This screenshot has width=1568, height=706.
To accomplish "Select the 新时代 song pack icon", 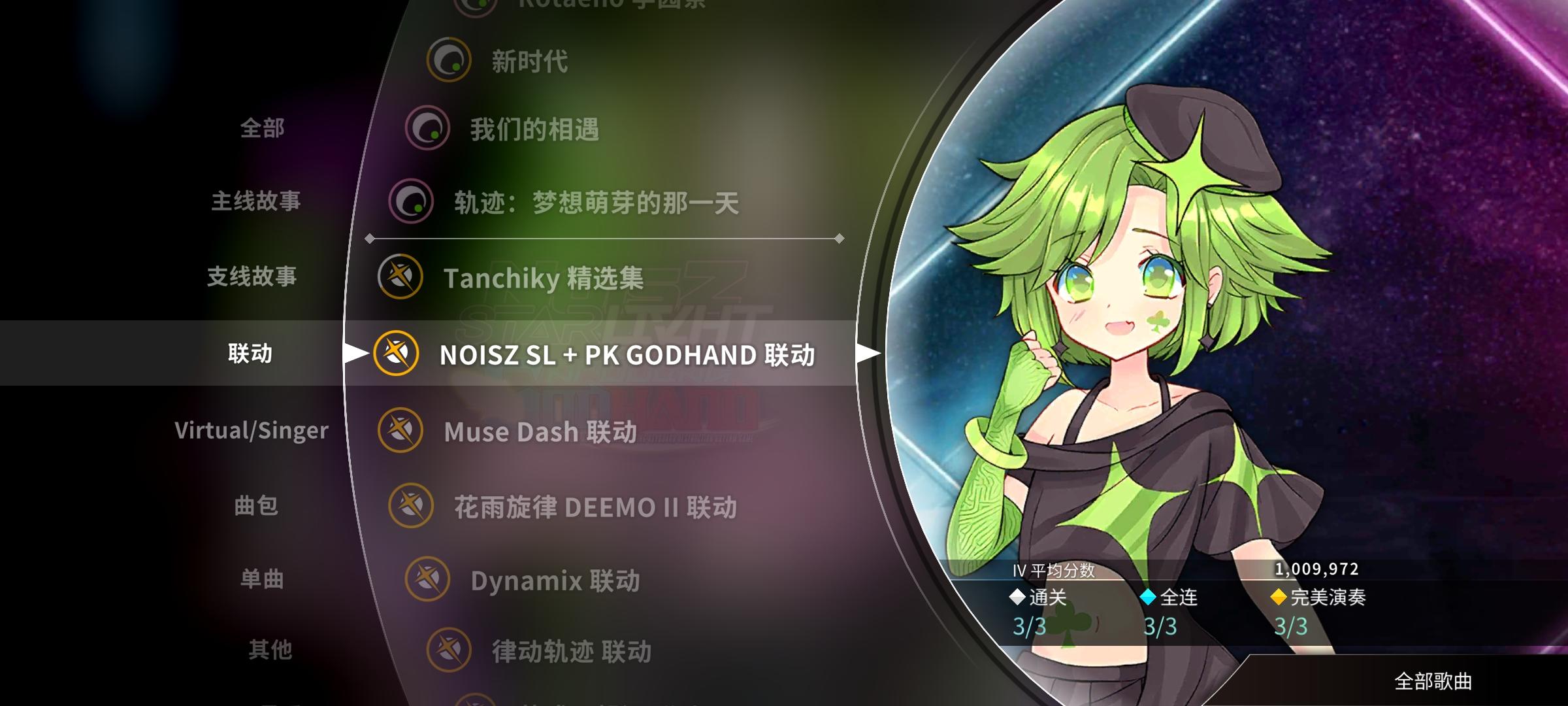I will tap(451, 59).
